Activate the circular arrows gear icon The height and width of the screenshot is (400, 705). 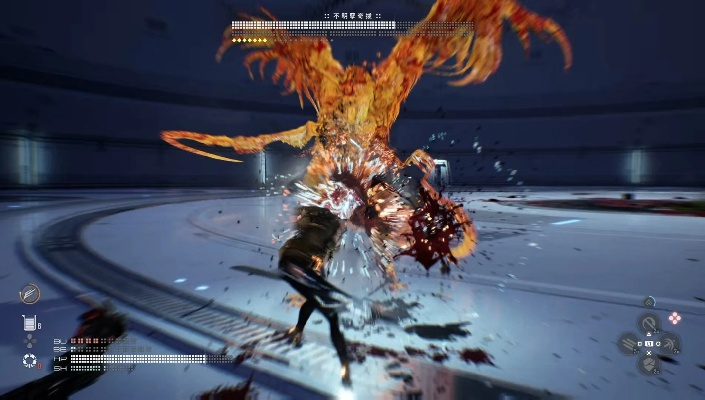click(29, 359)
